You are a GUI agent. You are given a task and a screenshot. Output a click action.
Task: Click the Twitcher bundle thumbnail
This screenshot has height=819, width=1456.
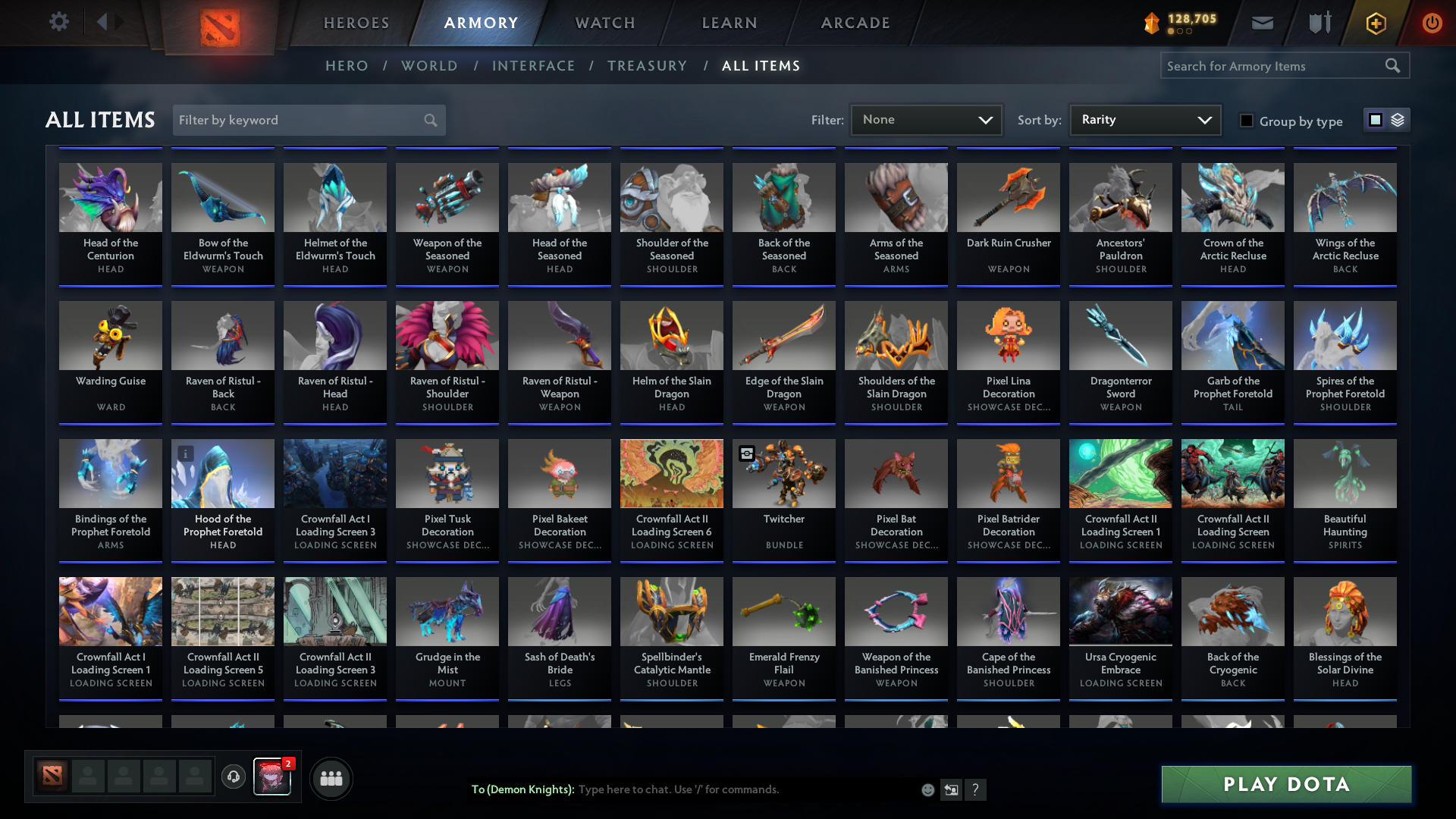tap(783, 473)
